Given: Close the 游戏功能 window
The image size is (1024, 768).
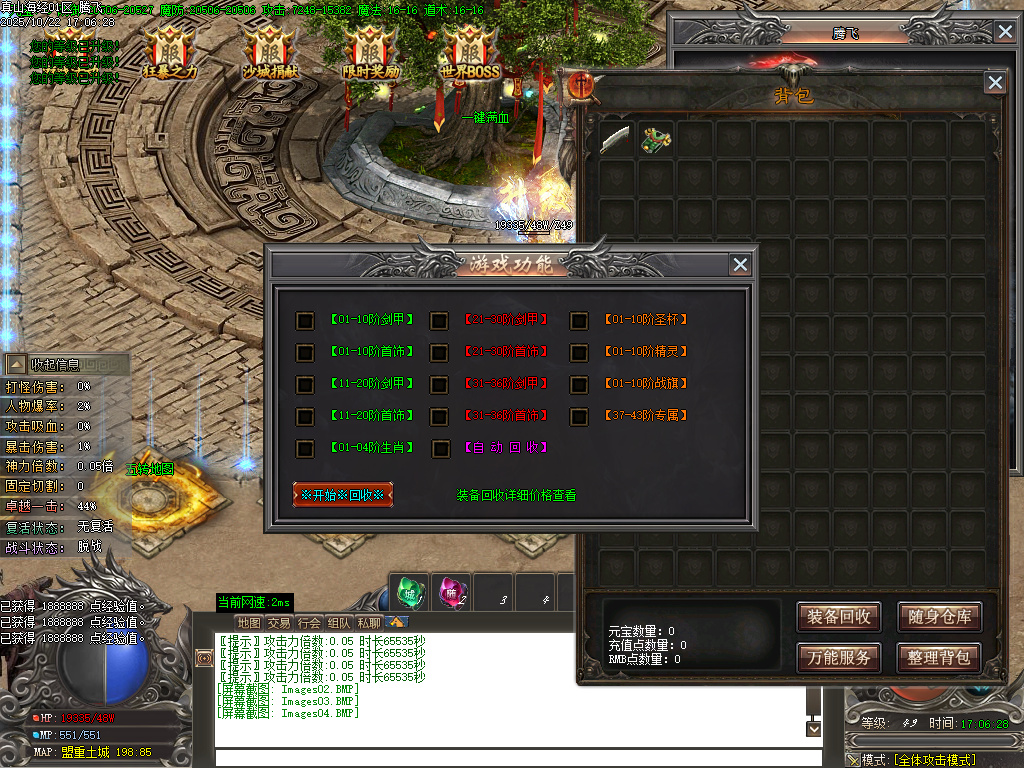Looking at the screenshot, I should [740, 264].
